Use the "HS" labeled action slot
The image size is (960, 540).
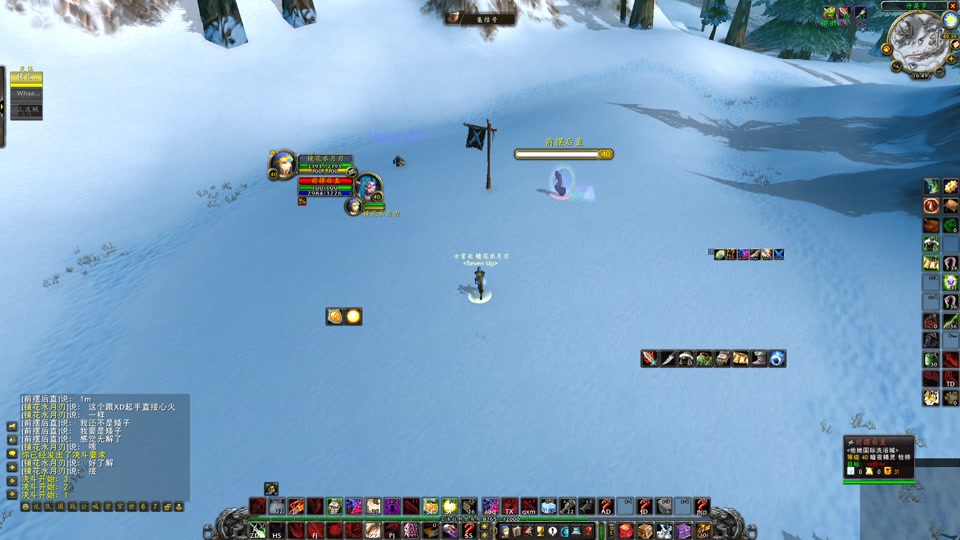click(277, 531)
